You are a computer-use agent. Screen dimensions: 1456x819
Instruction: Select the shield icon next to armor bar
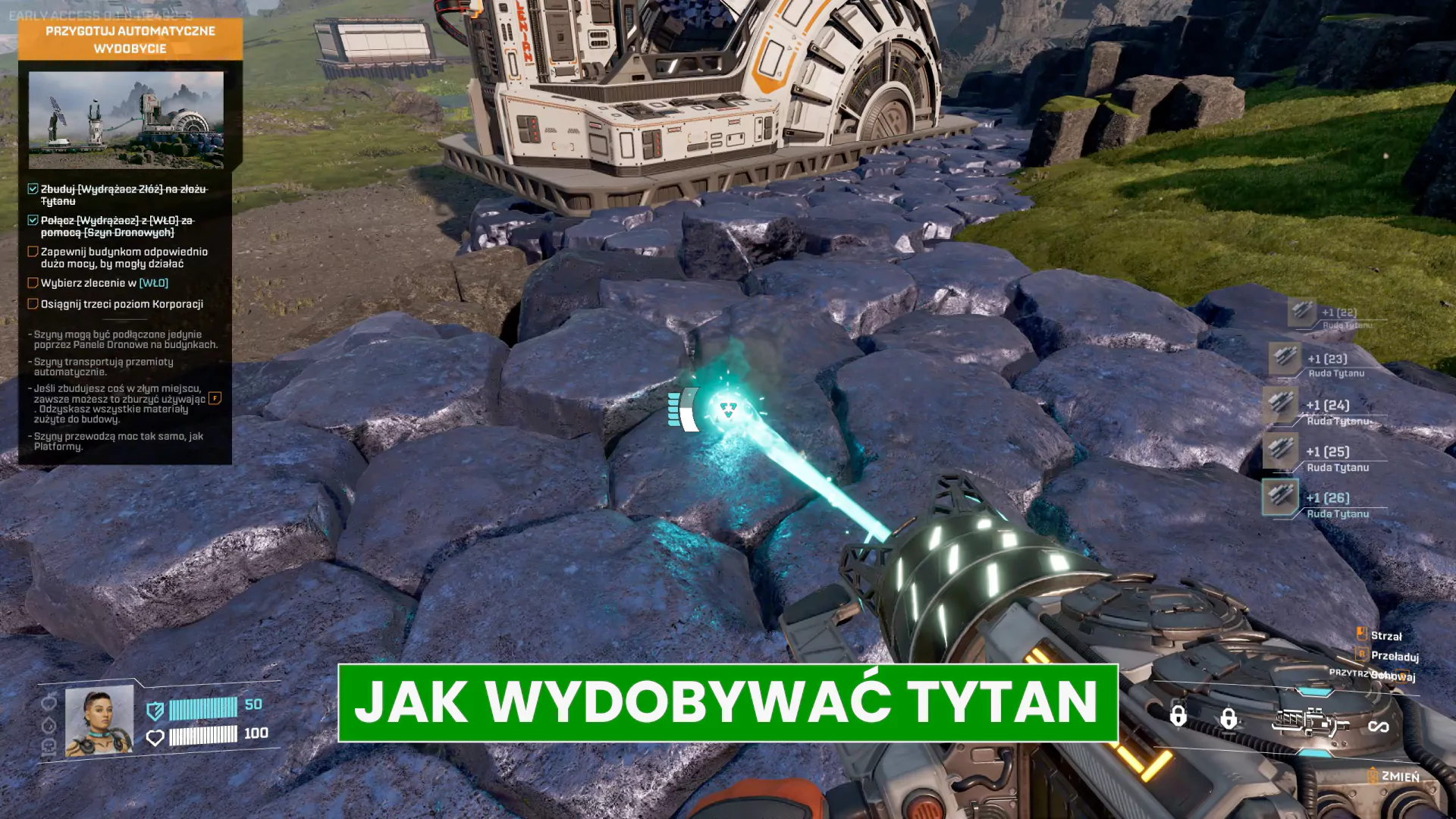click(x=155, y=712)
